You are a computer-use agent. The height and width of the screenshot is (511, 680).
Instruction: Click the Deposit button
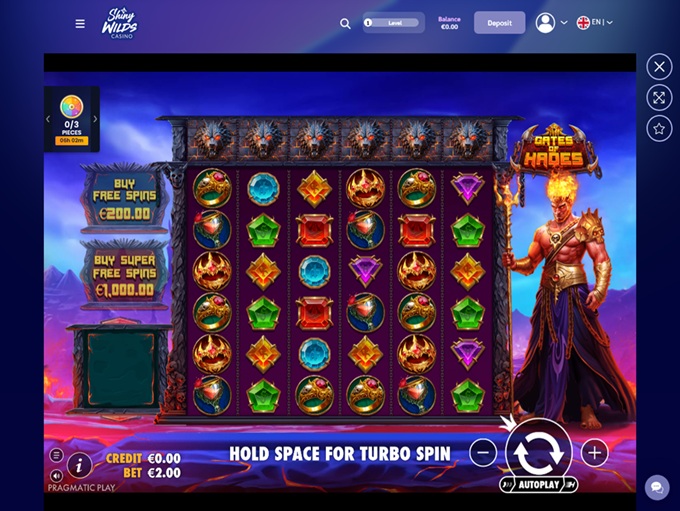[x=499, y=23]
